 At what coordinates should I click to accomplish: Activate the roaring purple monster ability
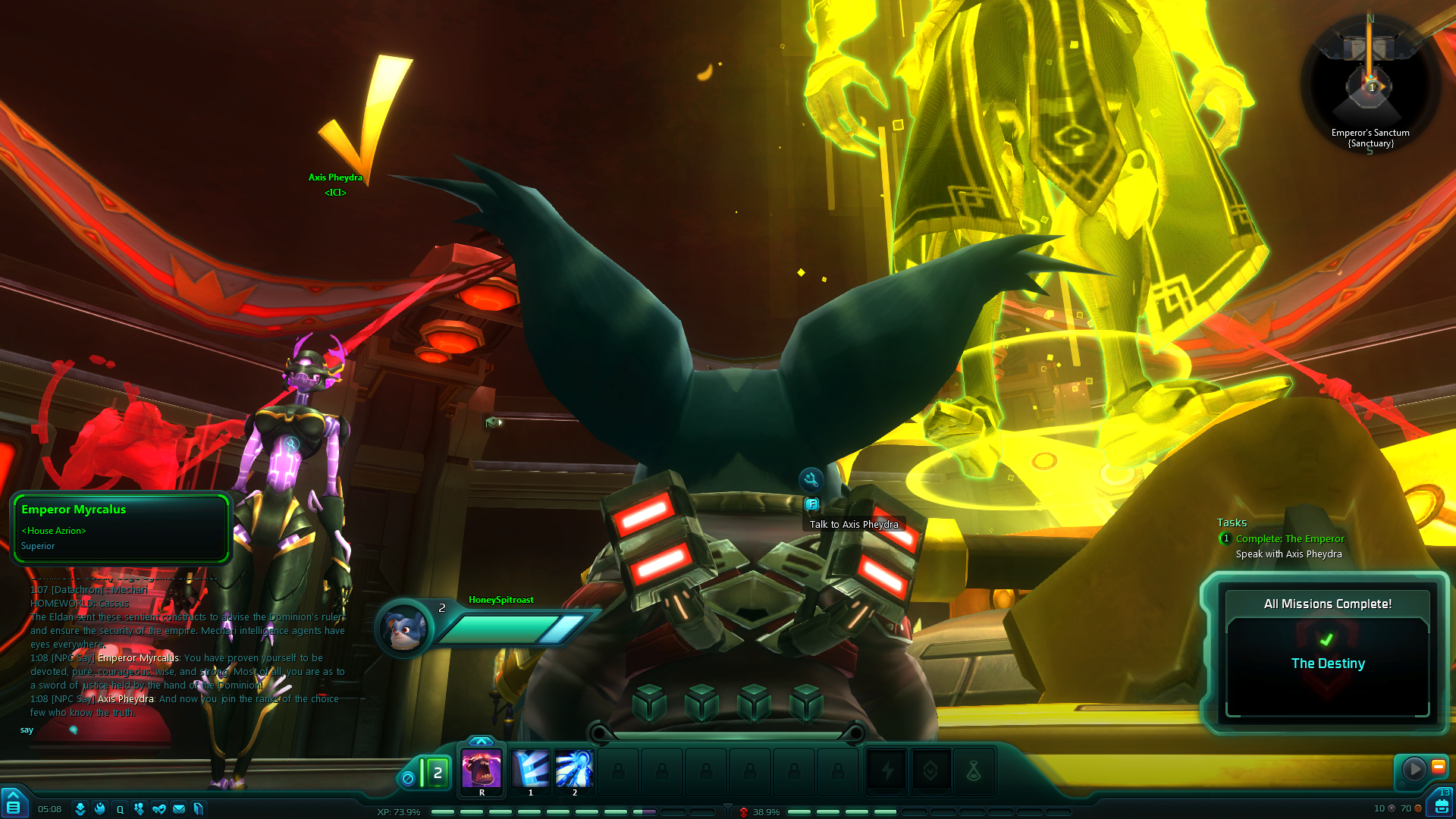coord(482,770)
